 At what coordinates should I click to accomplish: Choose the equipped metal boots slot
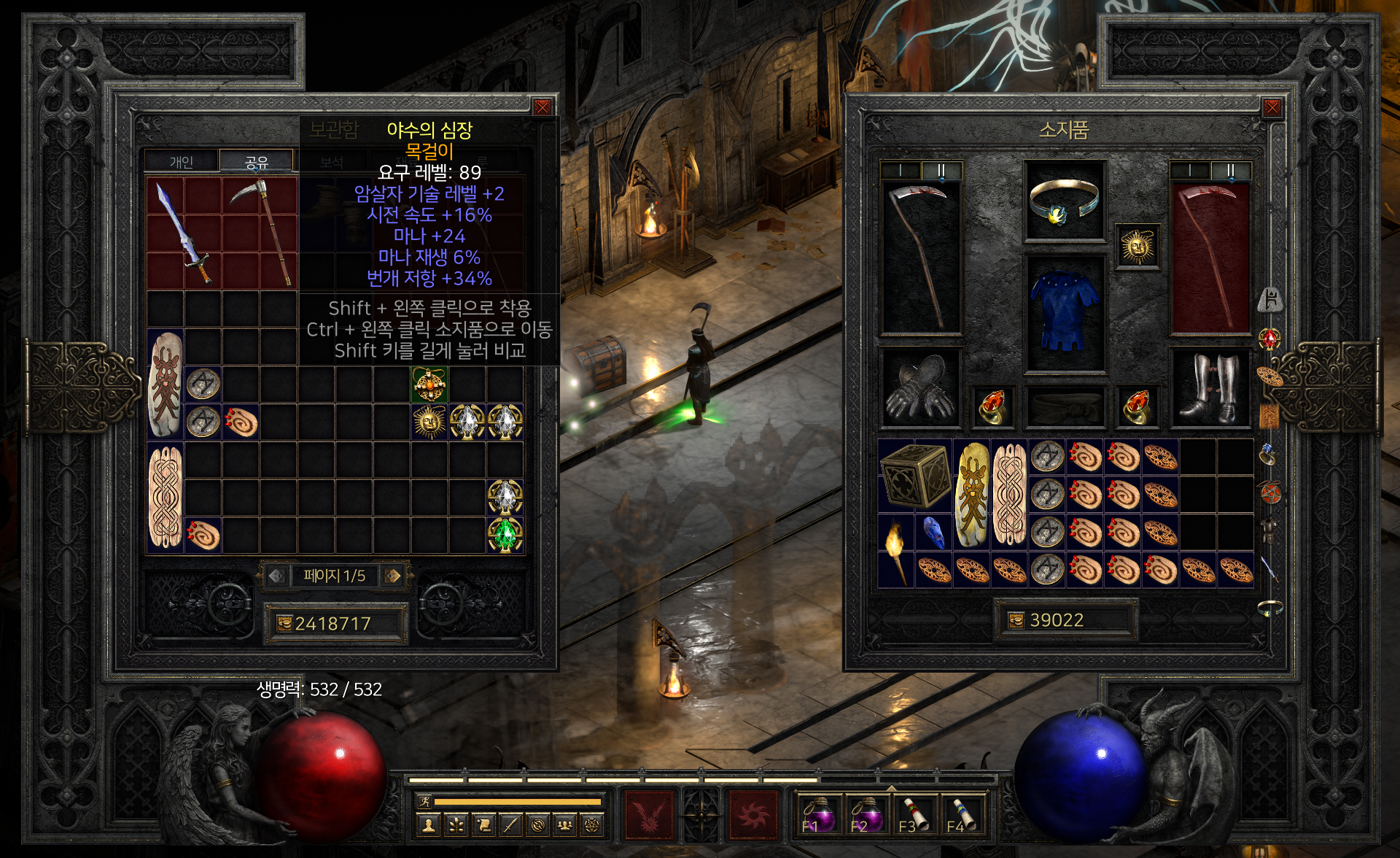pos(1210,387)
